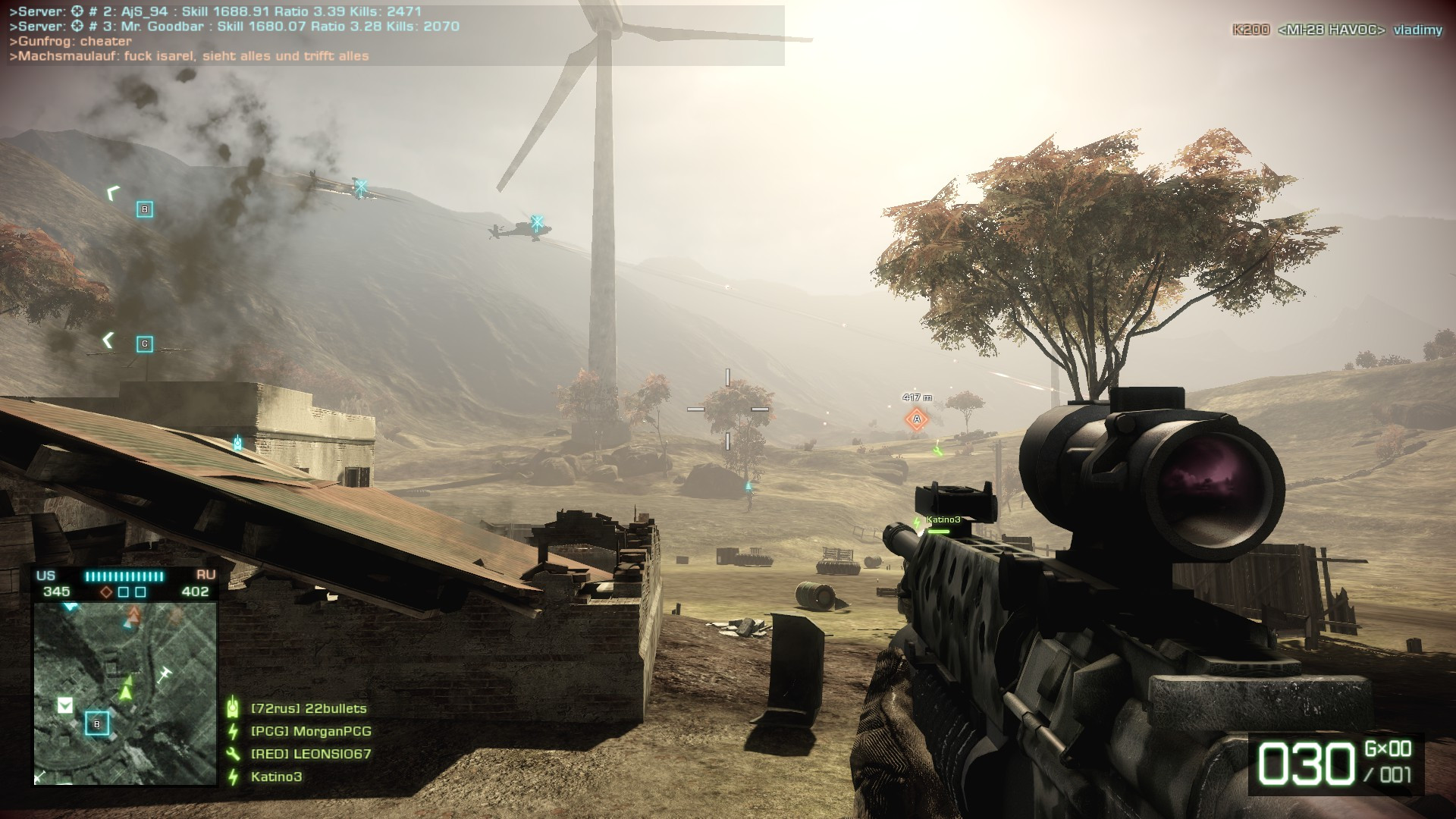Select the RU faction label

tap(205, 577)
